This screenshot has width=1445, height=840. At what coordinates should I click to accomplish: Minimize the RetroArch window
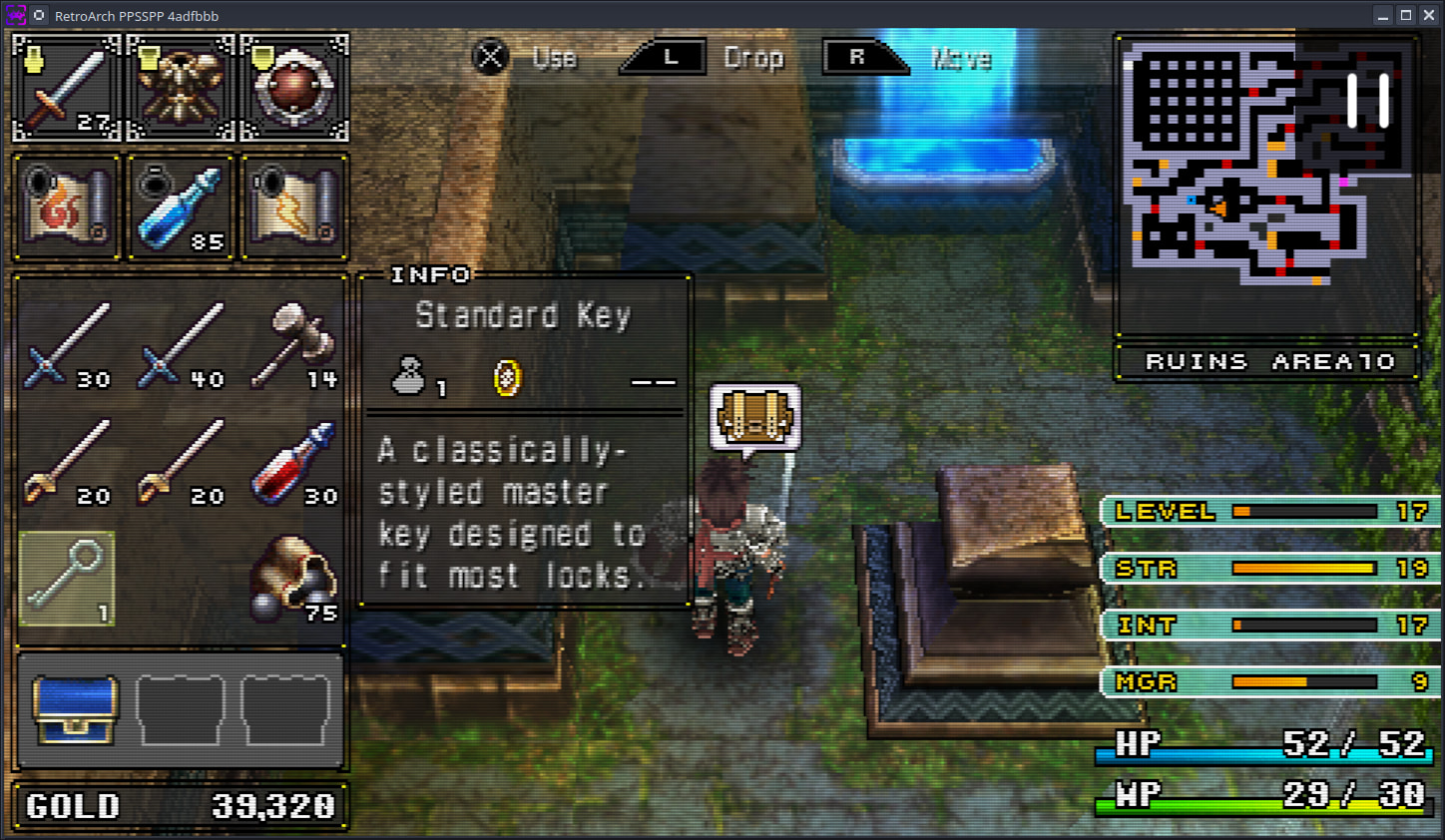(x=1382, y=15)
